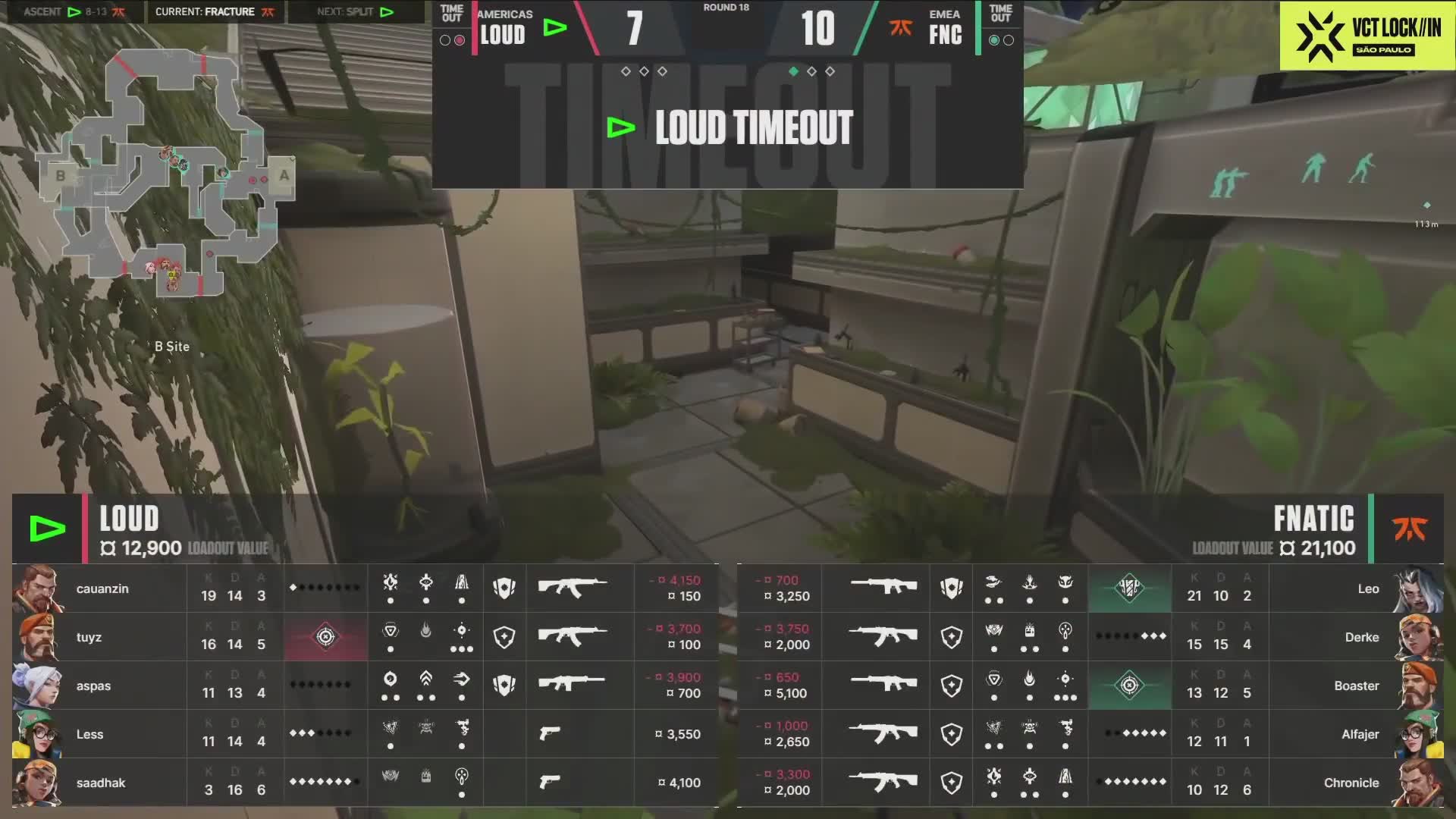The width and height of the screenshot is (1456, 819).
Task: Click Leo's highlighted ultimate-ready icon
Action: (1129, 588)
